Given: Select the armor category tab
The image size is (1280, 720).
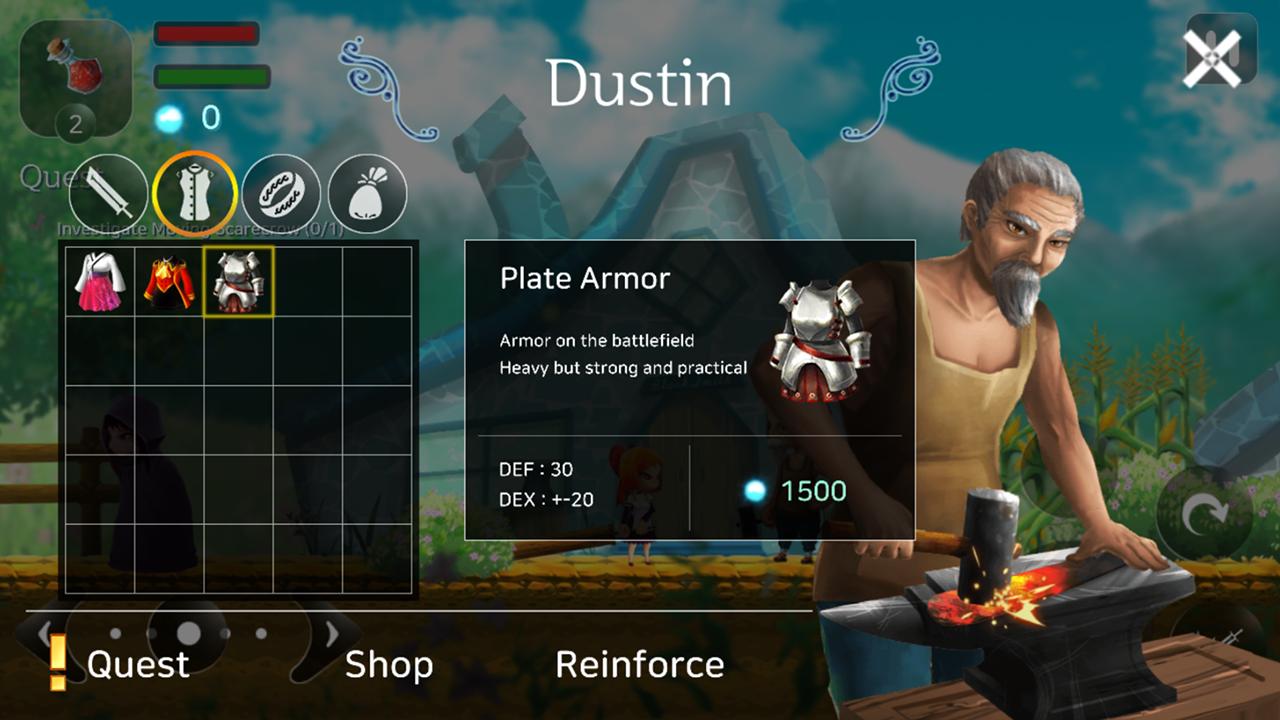Looking at the screenshot, I should point(195,193).
